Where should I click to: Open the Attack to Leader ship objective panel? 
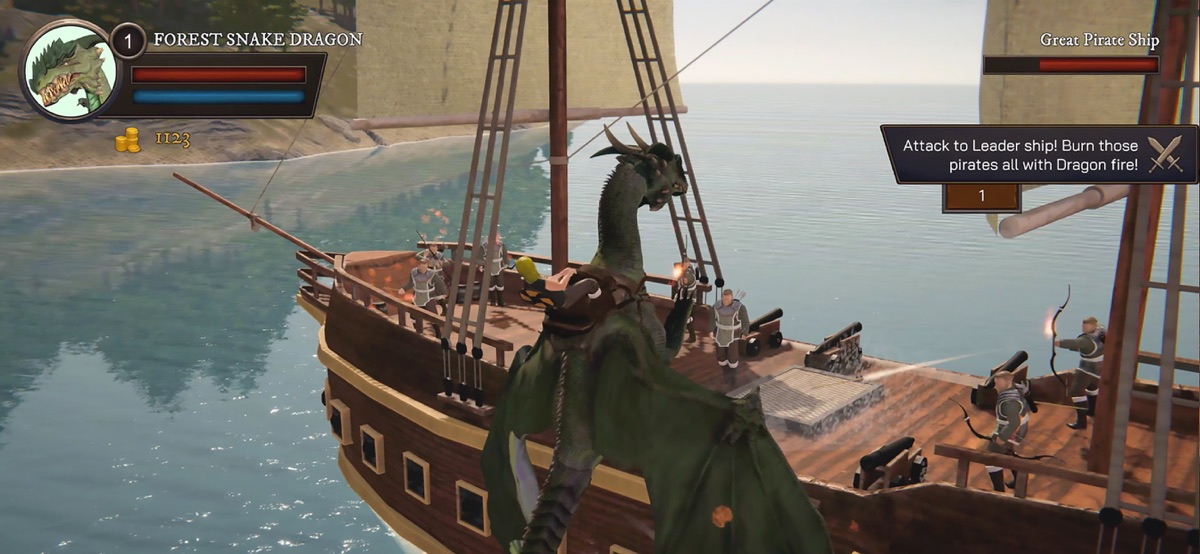pos(1020,154)
